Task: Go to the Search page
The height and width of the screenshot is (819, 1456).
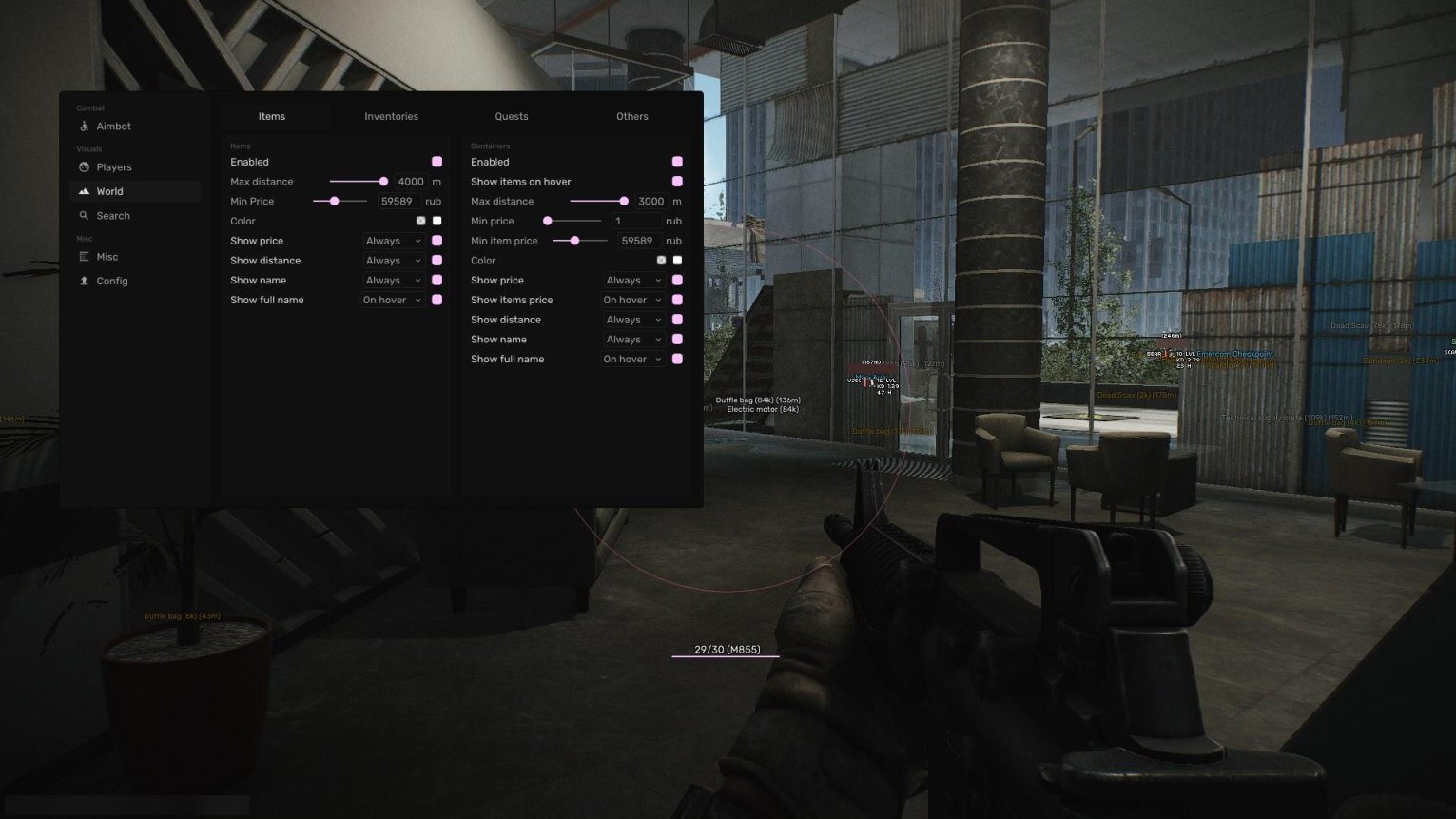Action: [x=112, y=216]
